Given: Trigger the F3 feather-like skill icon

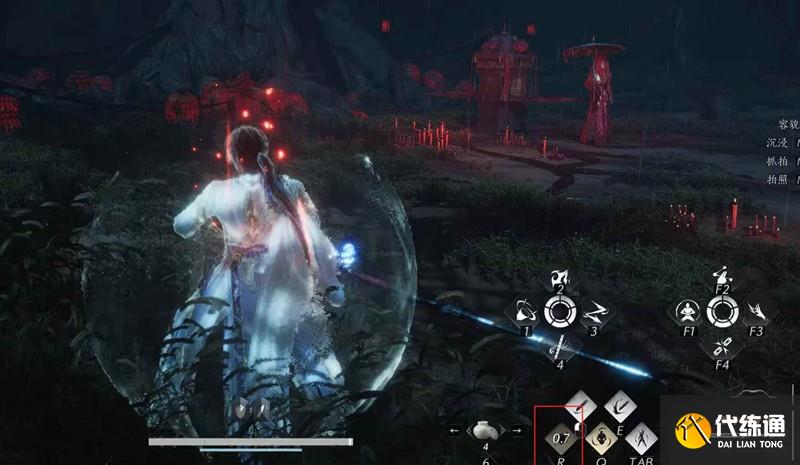Looking at the screenshot, I should [755, 312].
